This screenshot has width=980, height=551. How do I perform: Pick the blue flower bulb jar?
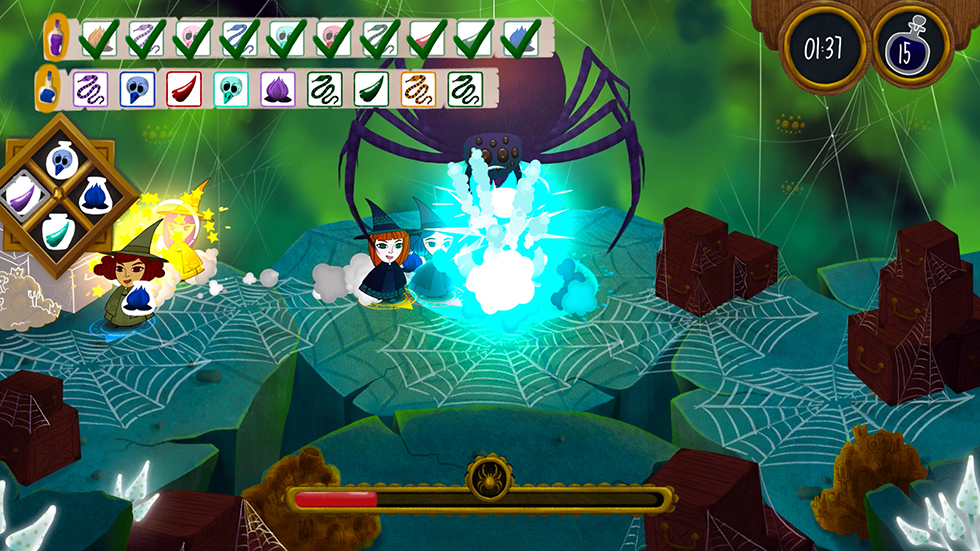tap(97, 193)
